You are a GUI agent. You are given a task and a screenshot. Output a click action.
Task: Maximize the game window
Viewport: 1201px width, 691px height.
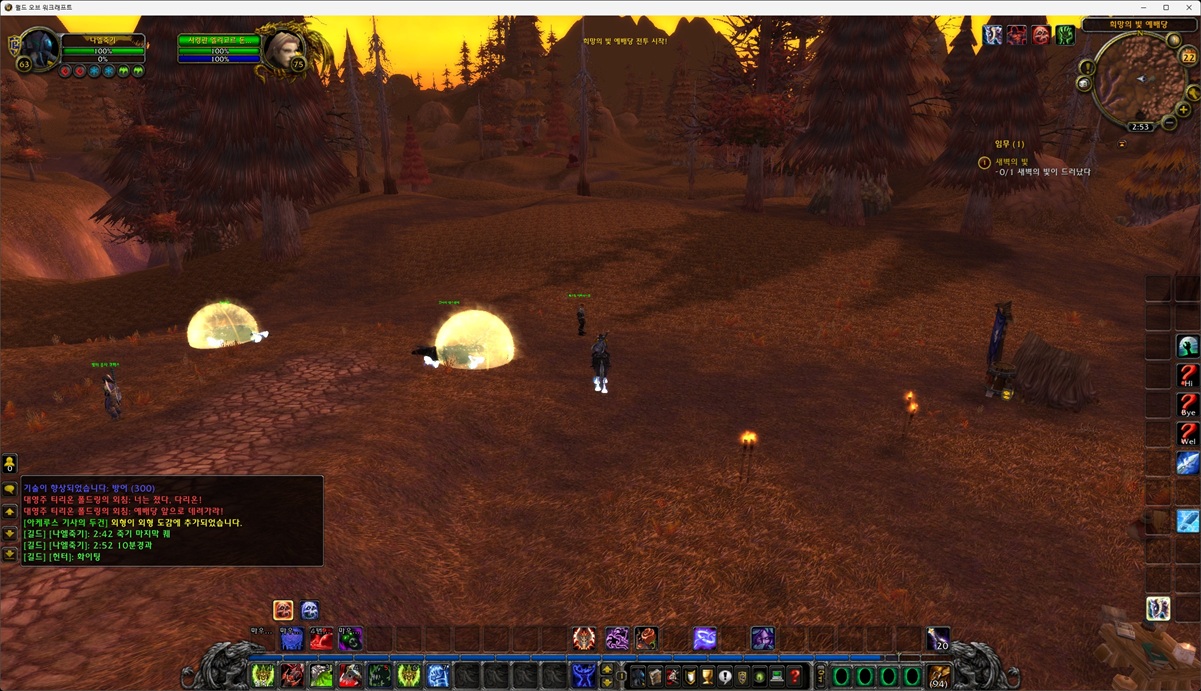(1166, 7)
